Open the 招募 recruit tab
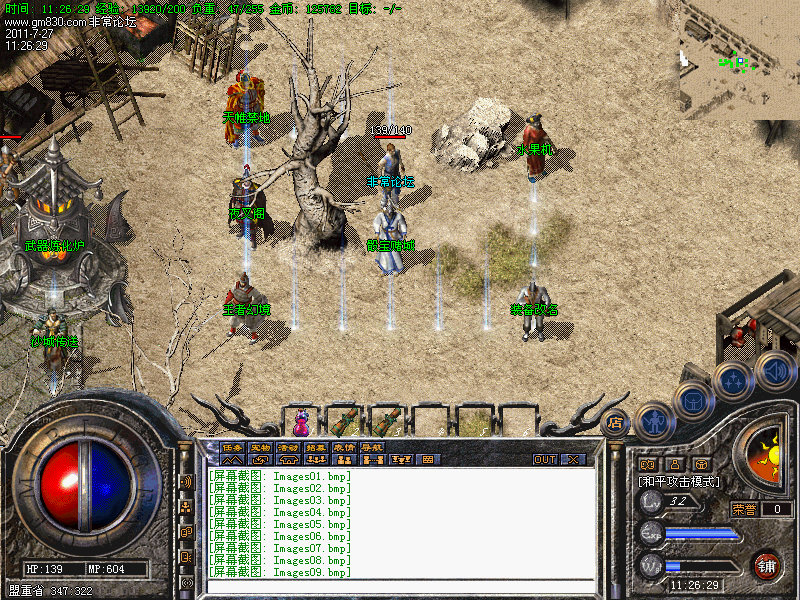The image size is (800, 600). [316, 447]
